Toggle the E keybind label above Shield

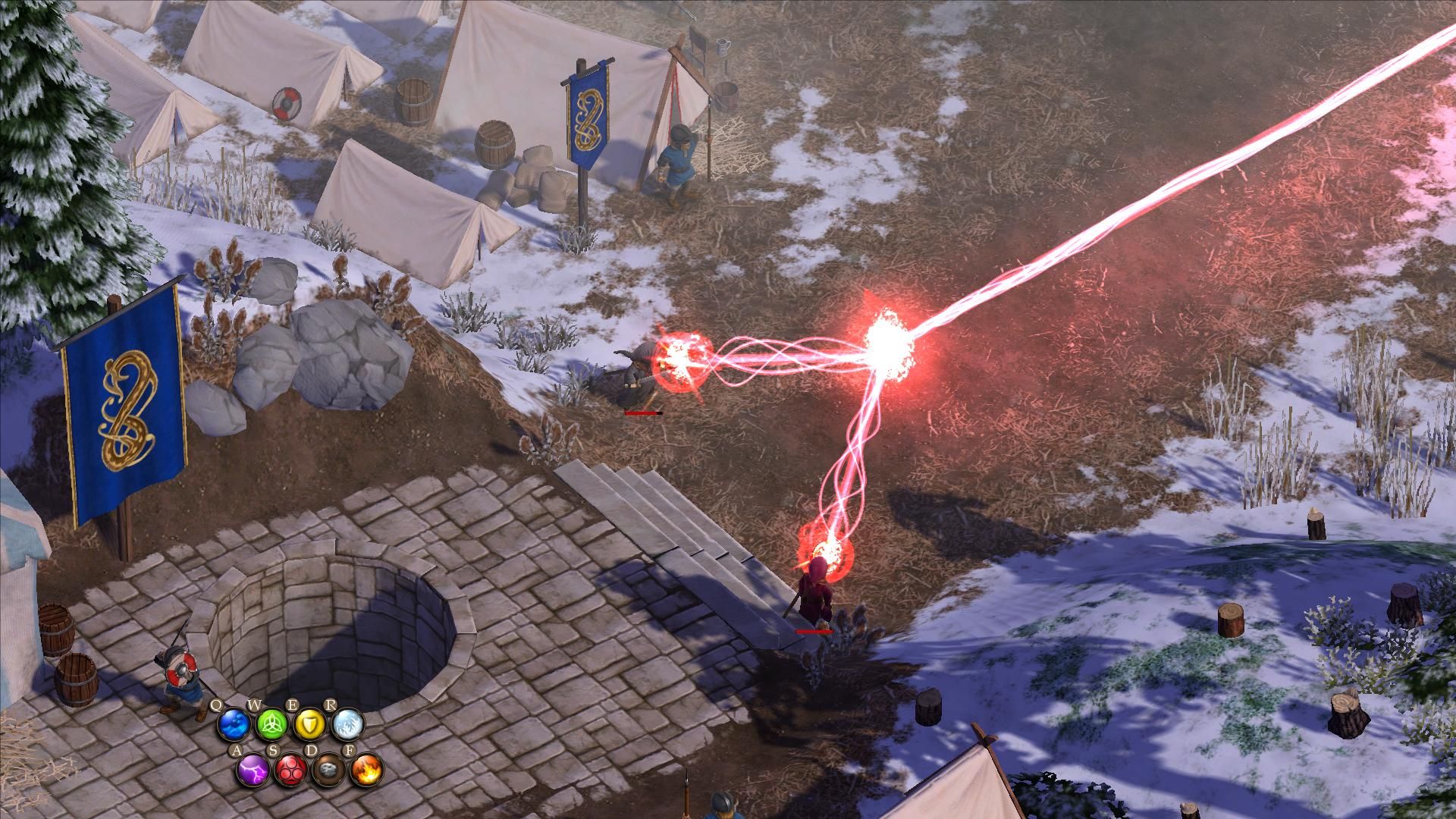[x=293, y=704]
